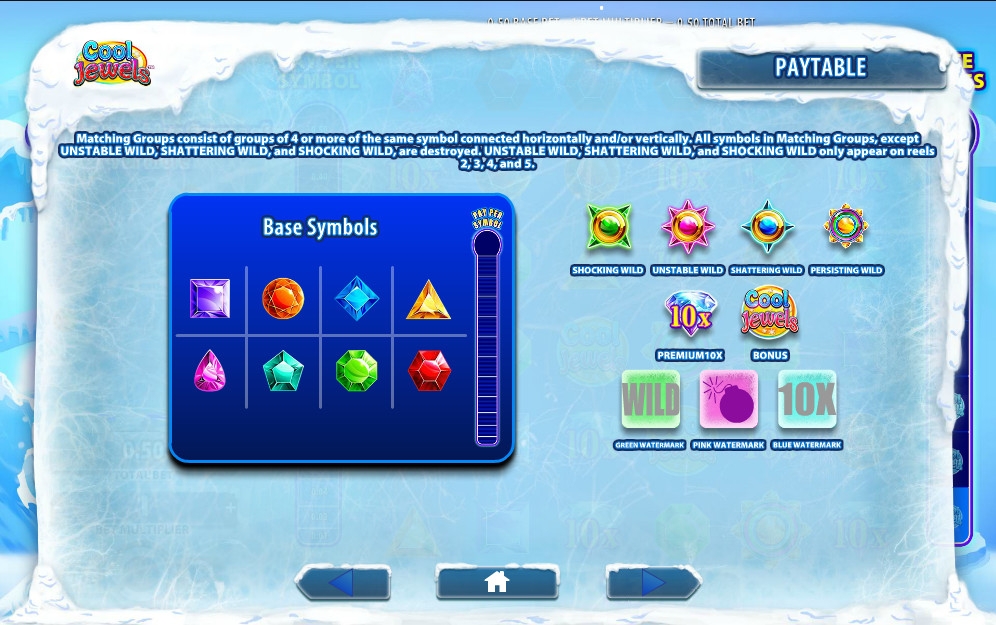Select the green octagon gem symbol
Viewport: 996px width, 625px height.
(356, 370)
